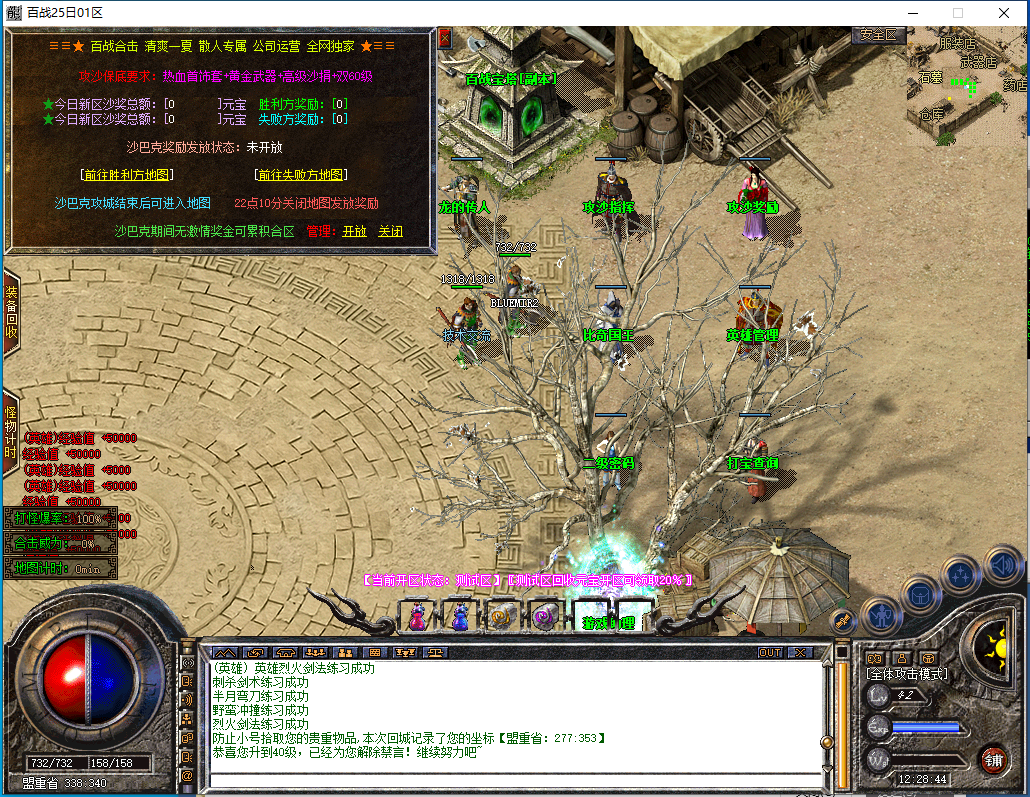
Task: Close the chat bar with its X button
Action: (x=800, y=652)
